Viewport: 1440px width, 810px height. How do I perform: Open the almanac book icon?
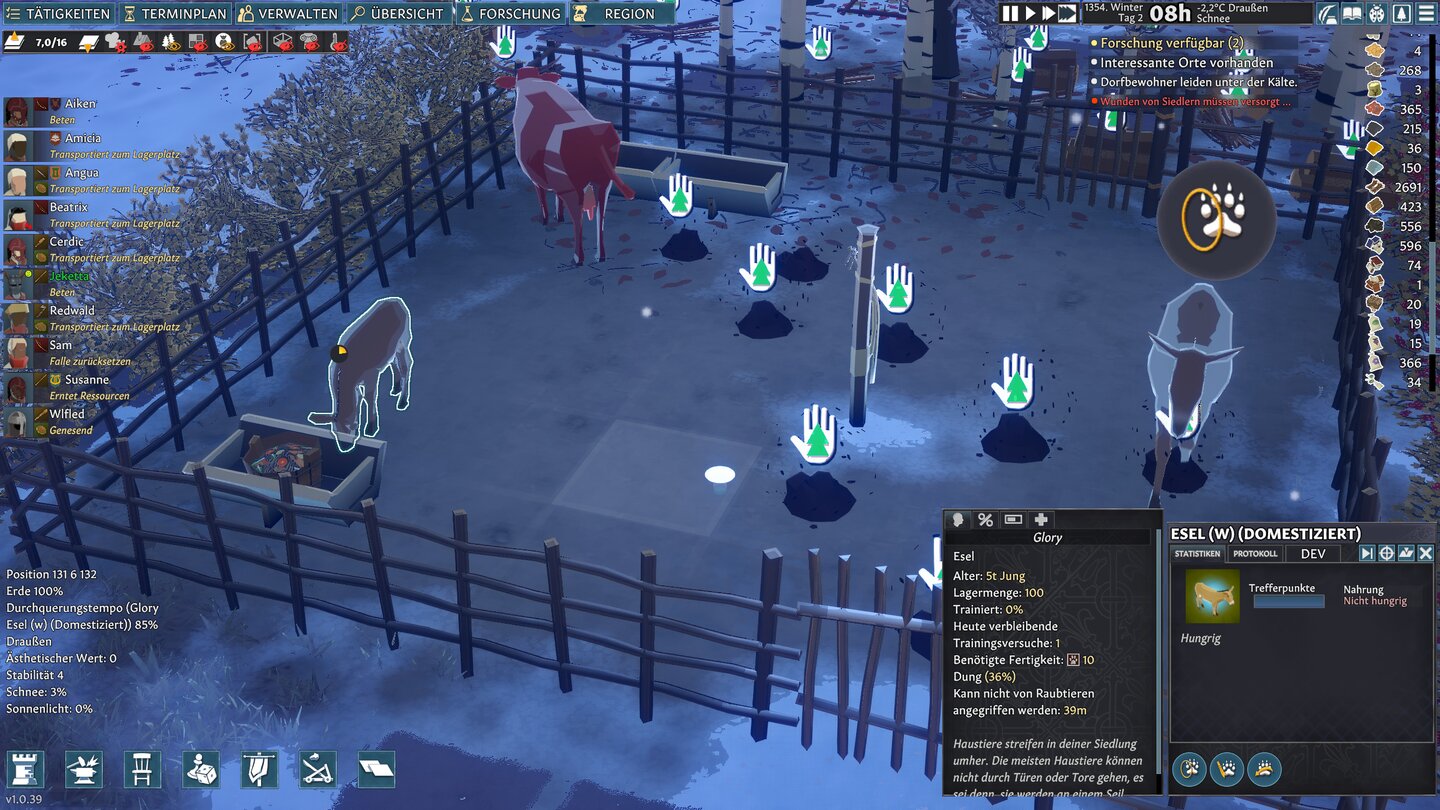coord(1352,13)
